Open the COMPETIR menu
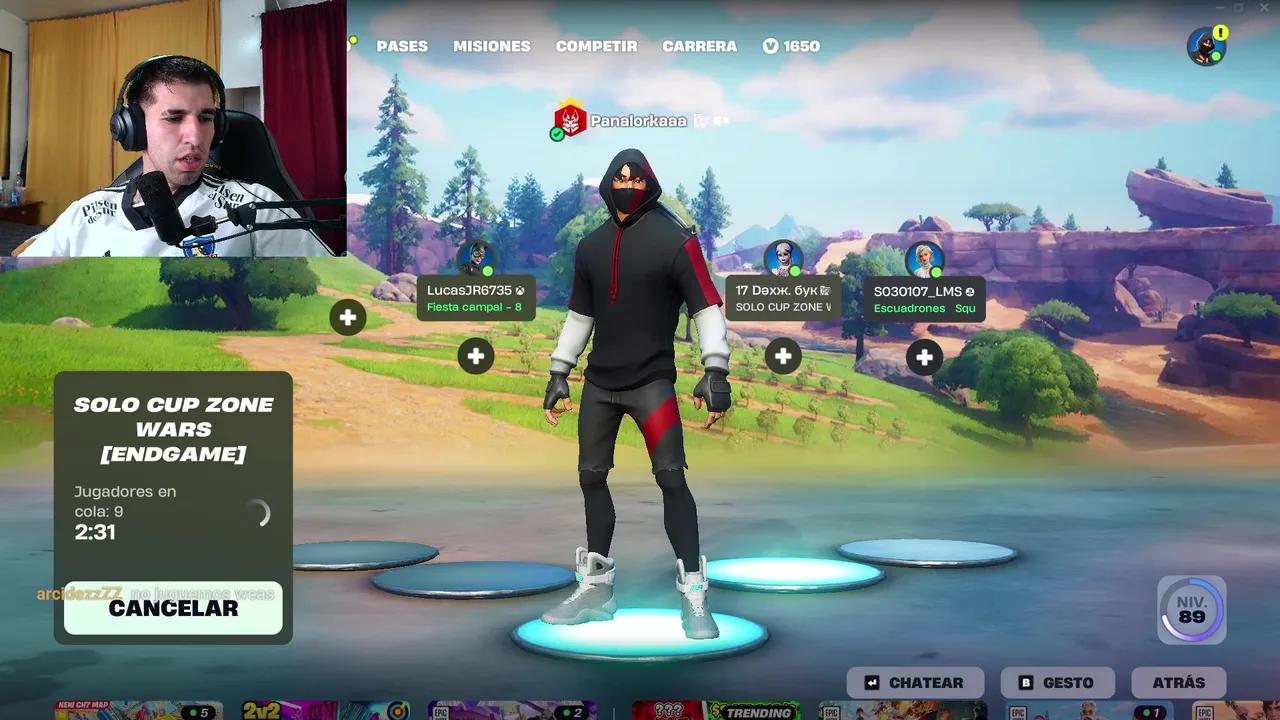Viewport: 1280px width, 720px height. pos(596,46)
